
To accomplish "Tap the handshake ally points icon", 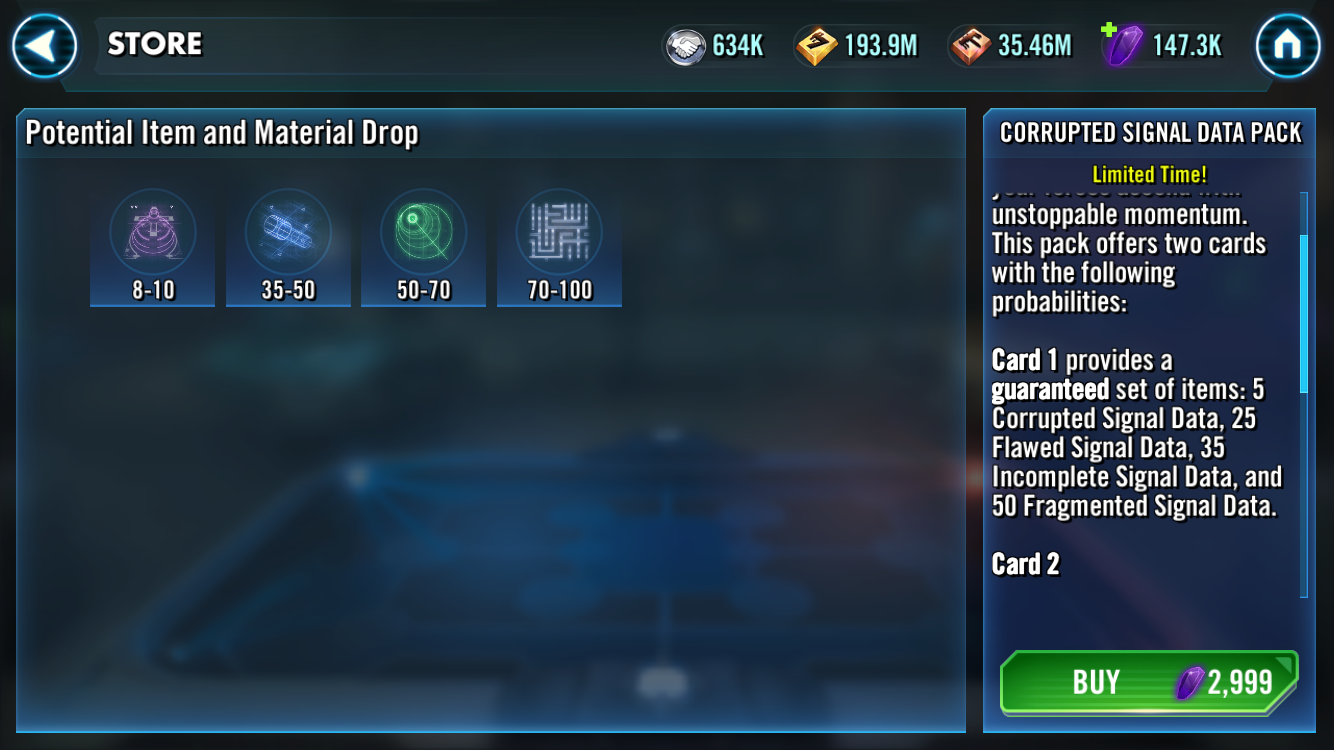I will [686, 46].
